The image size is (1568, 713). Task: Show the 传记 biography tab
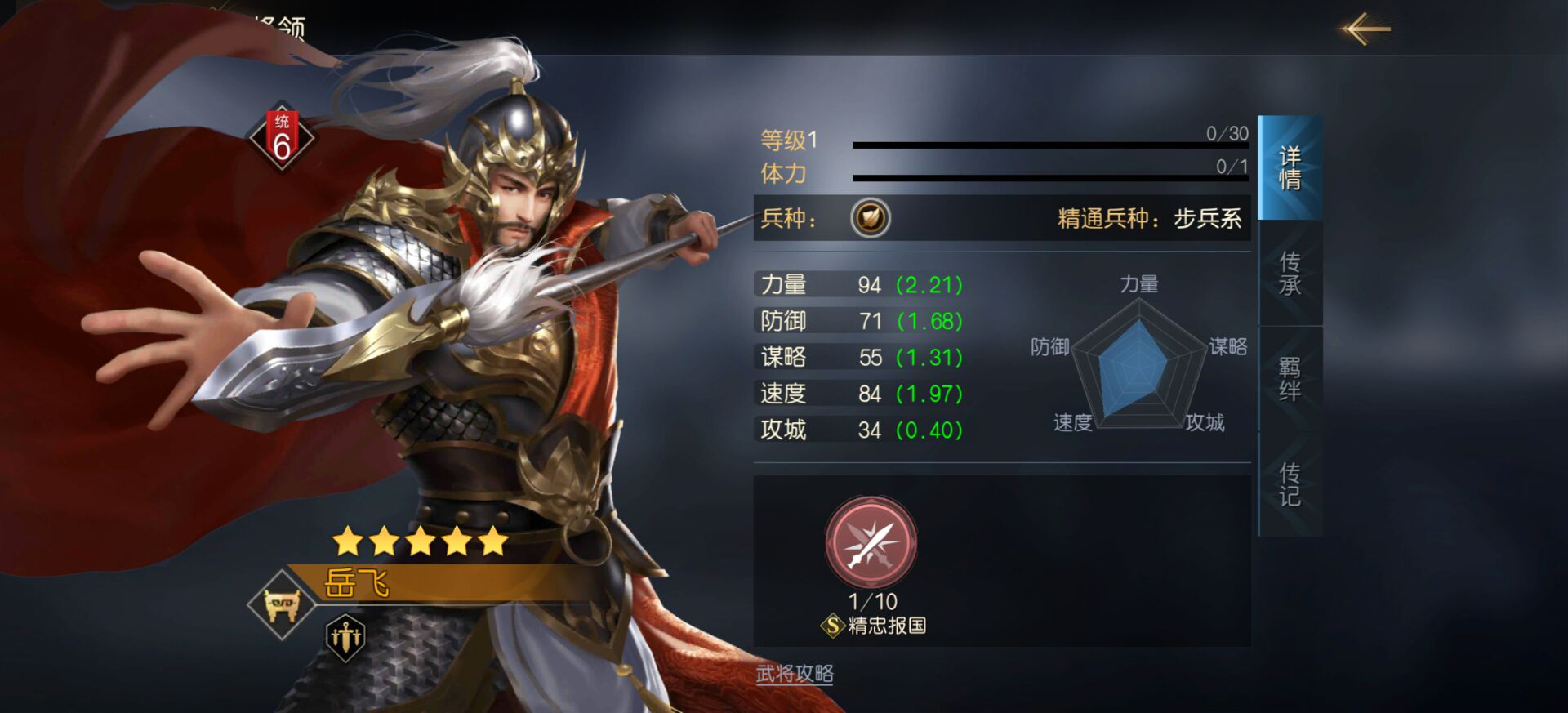point(1290,484)
